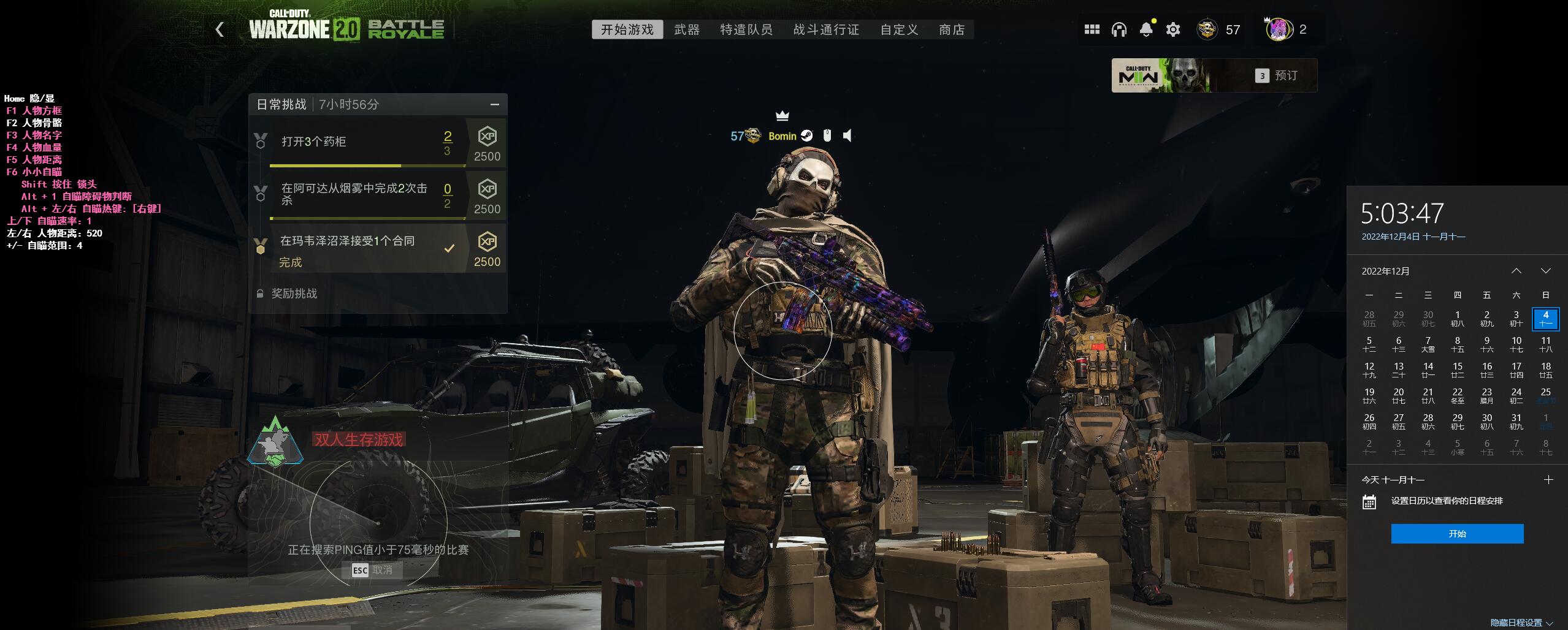Go back using the arrow beside the logo

tap(220, 29)
